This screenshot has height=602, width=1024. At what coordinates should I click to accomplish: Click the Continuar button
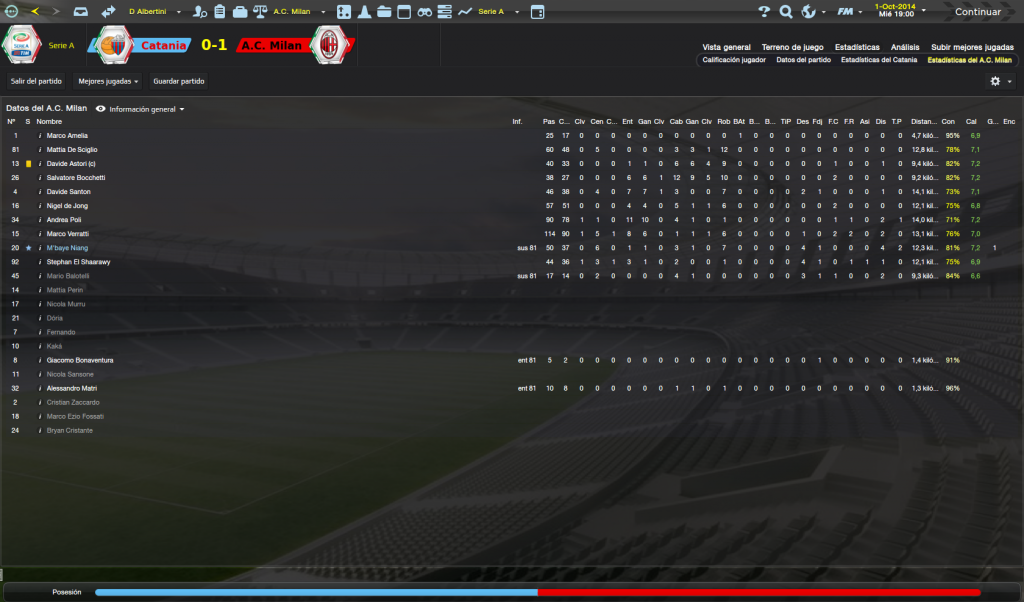pyautogui.click(x=976, y=12)
